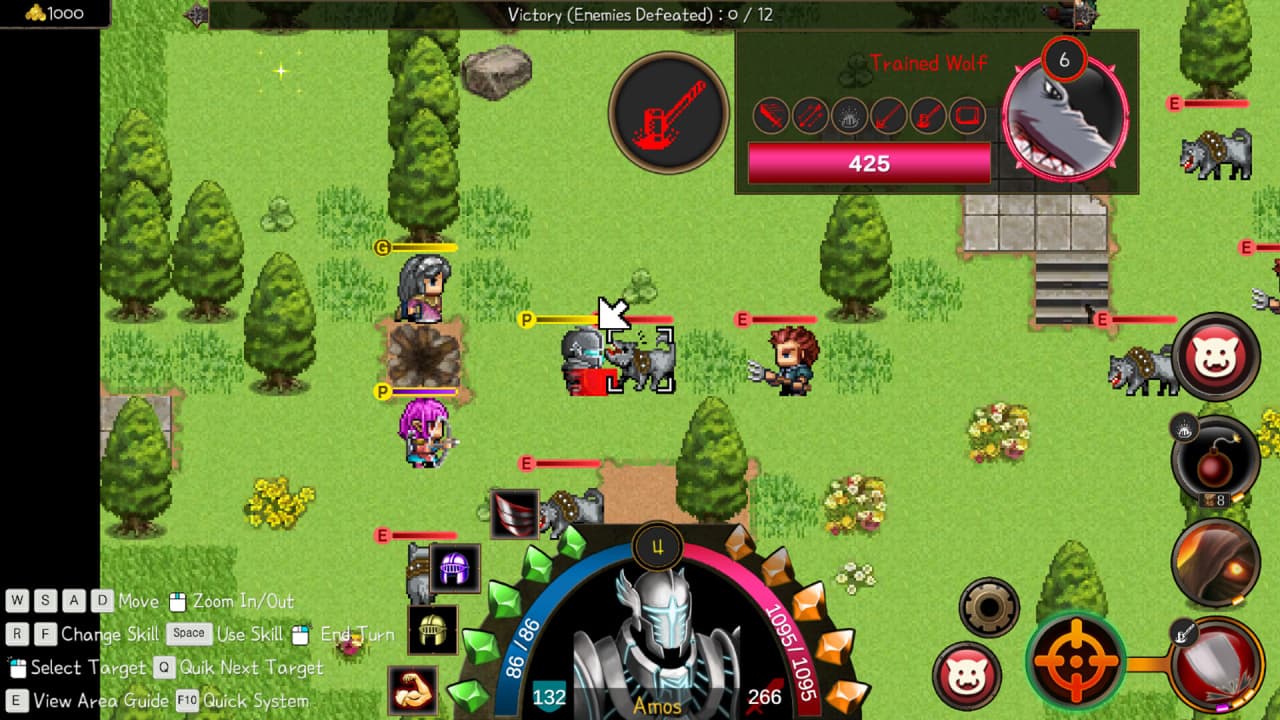Select the purple helmet buff icon
The image size is (1280, 720).
tap(455, 568)
